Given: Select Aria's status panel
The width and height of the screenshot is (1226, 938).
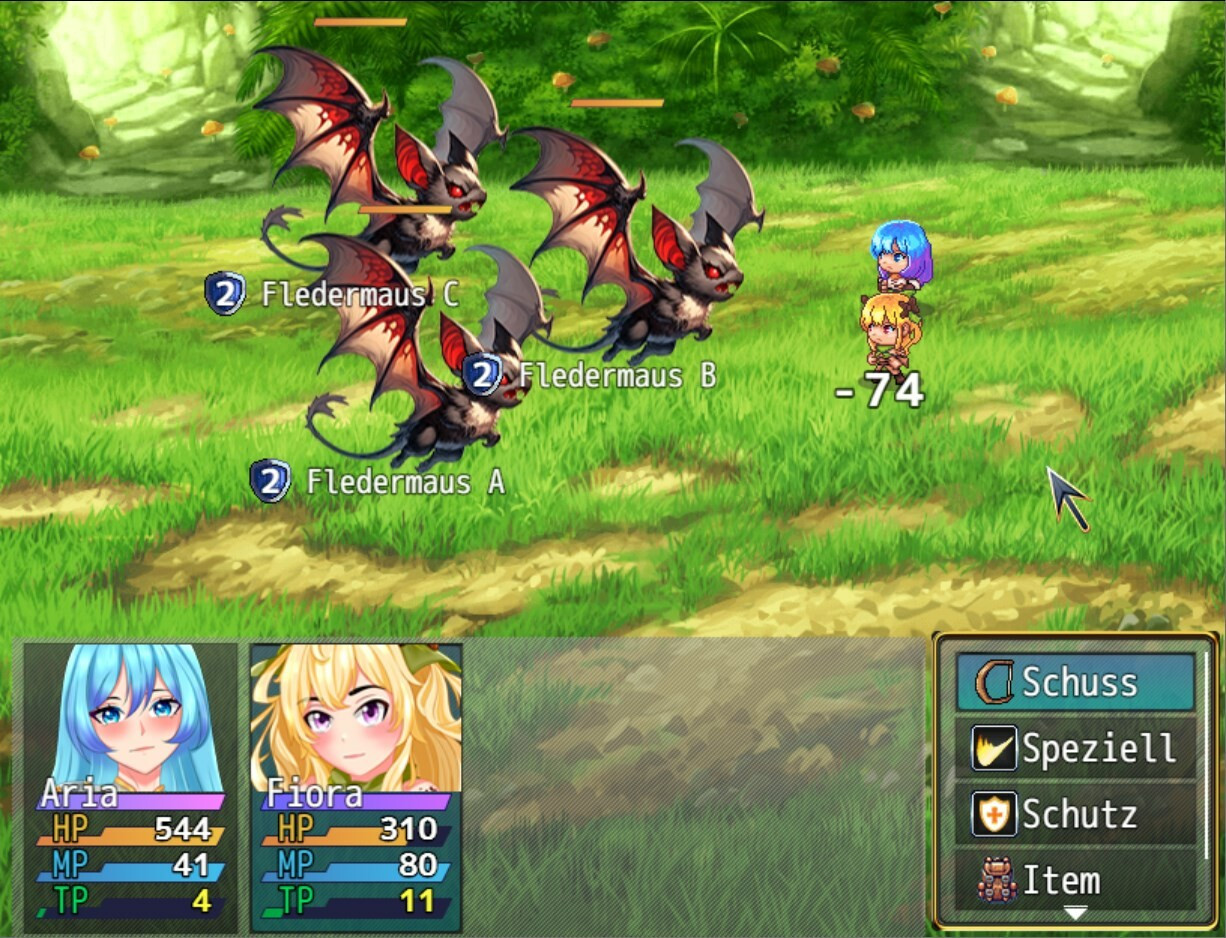Looking at the screenshot, I should (x=130, y=786).
